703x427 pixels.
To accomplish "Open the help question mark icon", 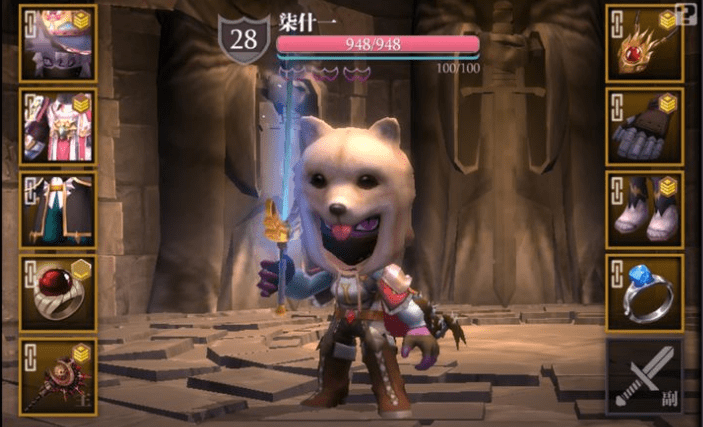I will coord(686,13).
